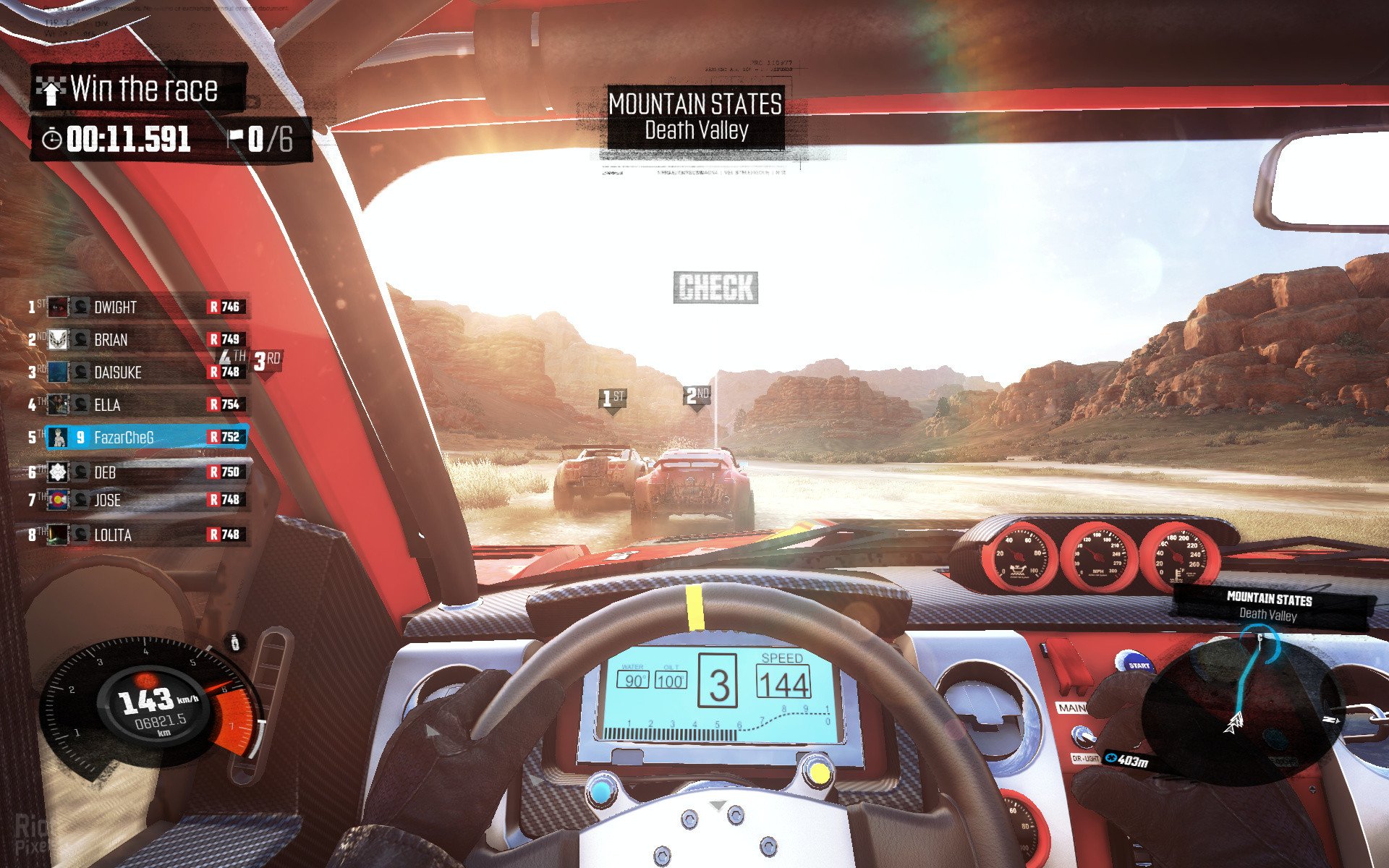Choose DAISUKE's leaderboard entry
Image resolution: width=1389 pixels, height=868 pixels.
pyautogui.click(x=137, y=373)
